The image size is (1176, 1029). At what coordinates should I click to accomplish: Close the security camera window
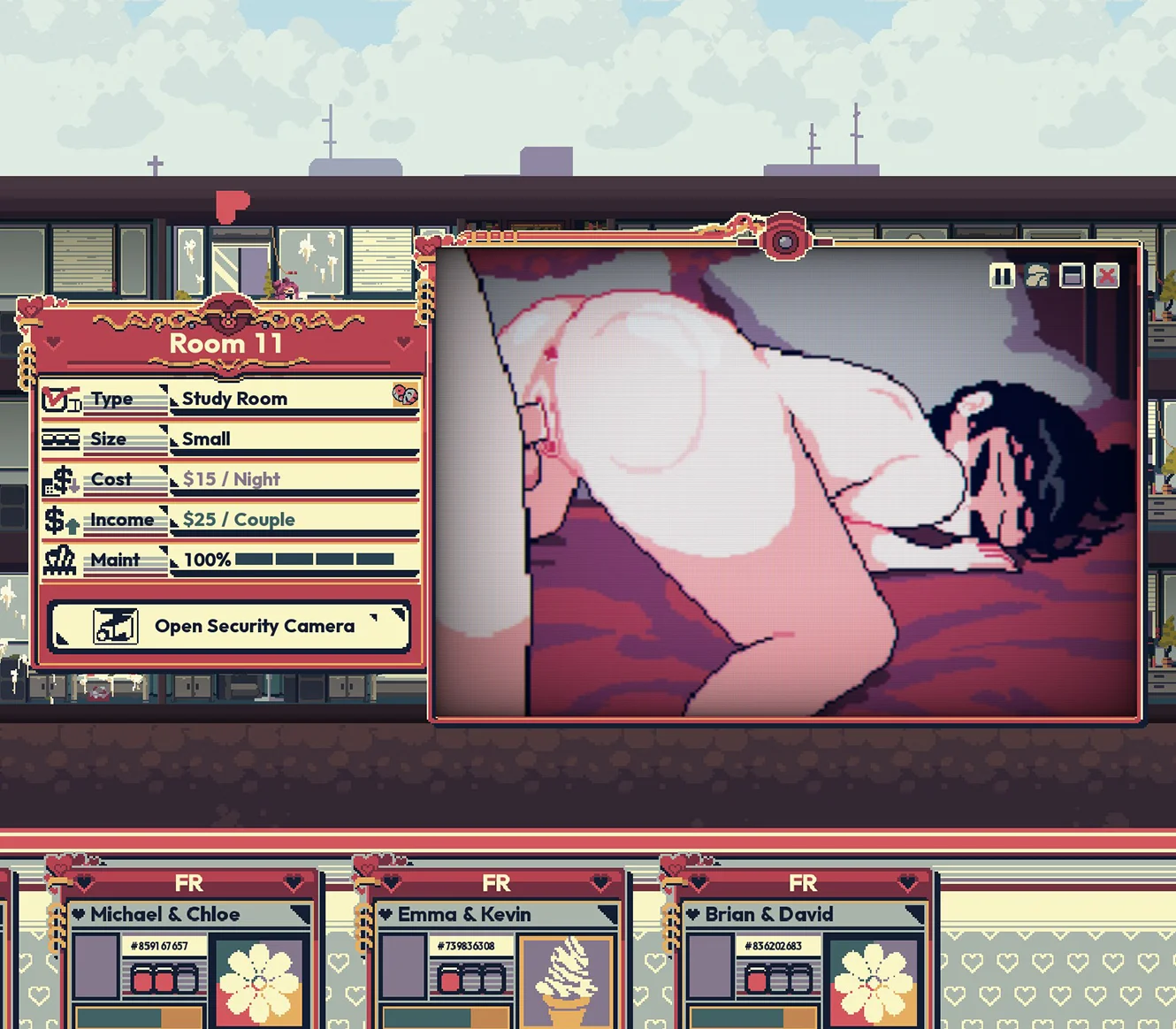coord(1106,276)
